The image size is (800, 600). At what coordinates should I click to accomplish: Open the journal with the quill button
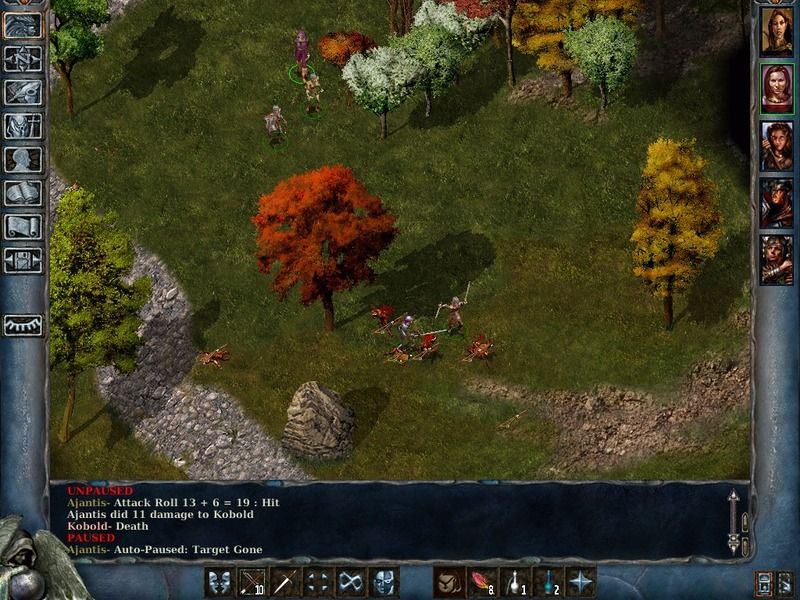22,92
